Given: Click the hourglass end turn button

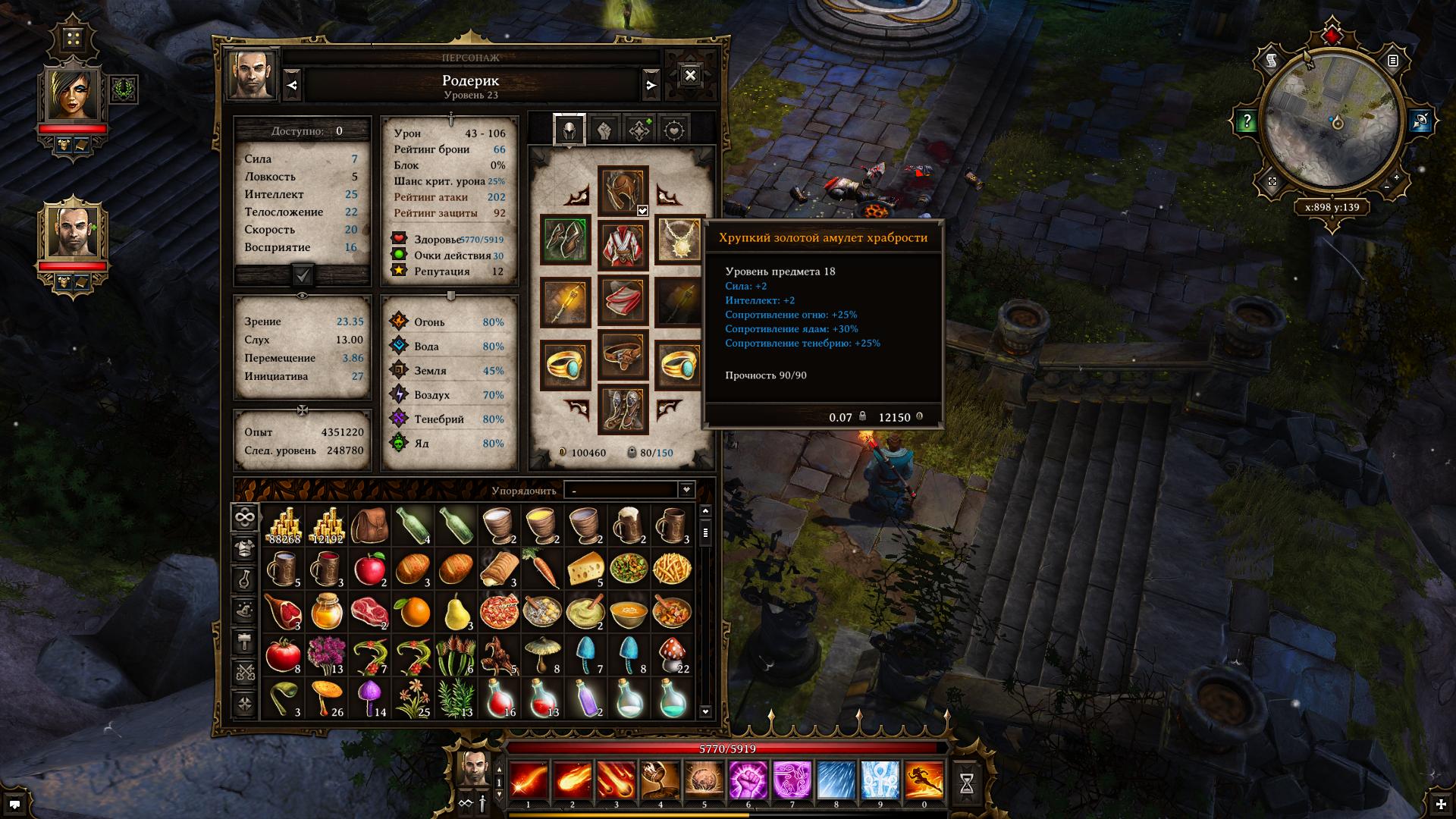Looking at the screenshot, I should (966, 784).
